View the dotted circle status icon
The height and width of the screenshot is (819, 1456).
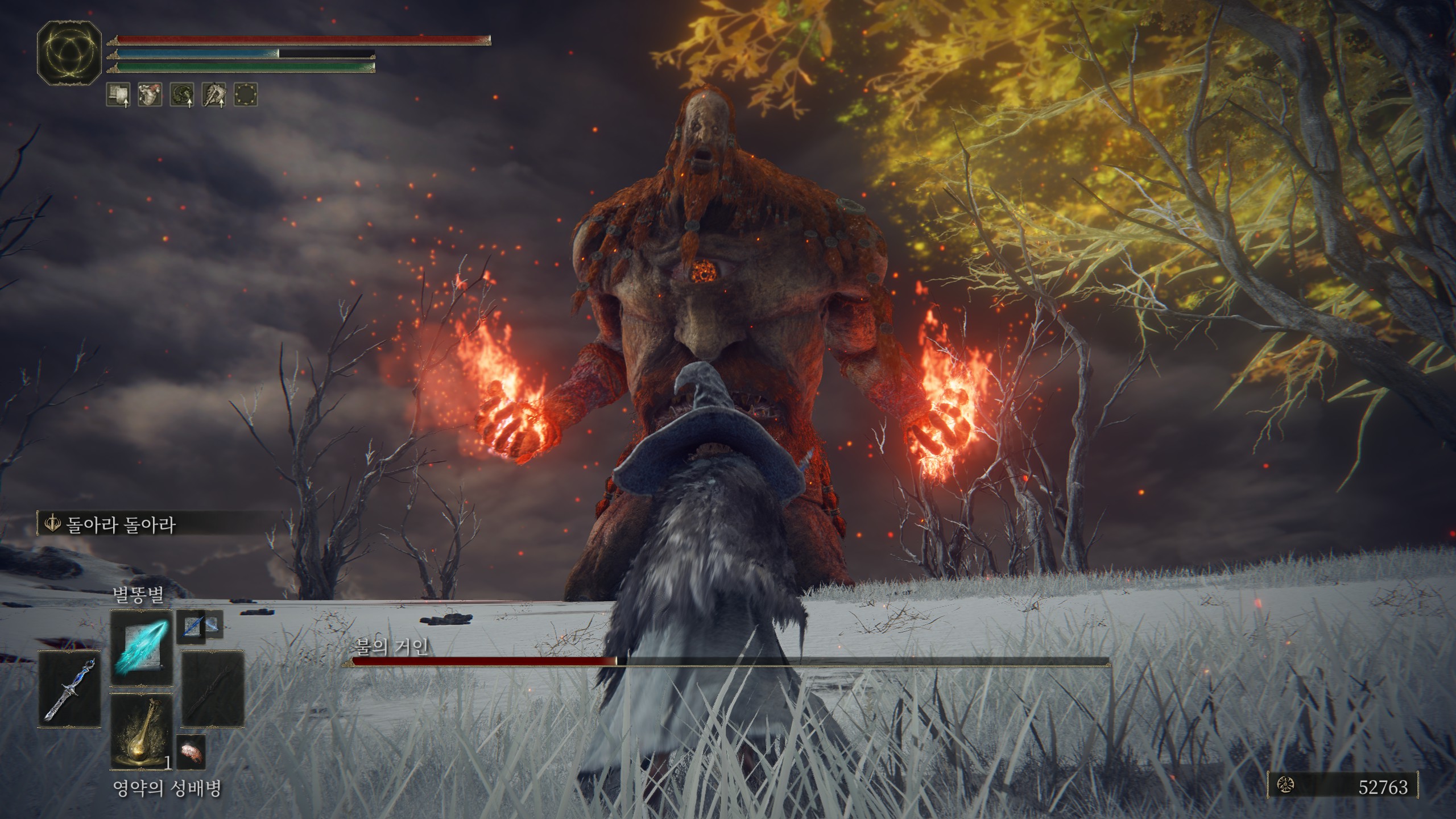(x=246, y=94)
